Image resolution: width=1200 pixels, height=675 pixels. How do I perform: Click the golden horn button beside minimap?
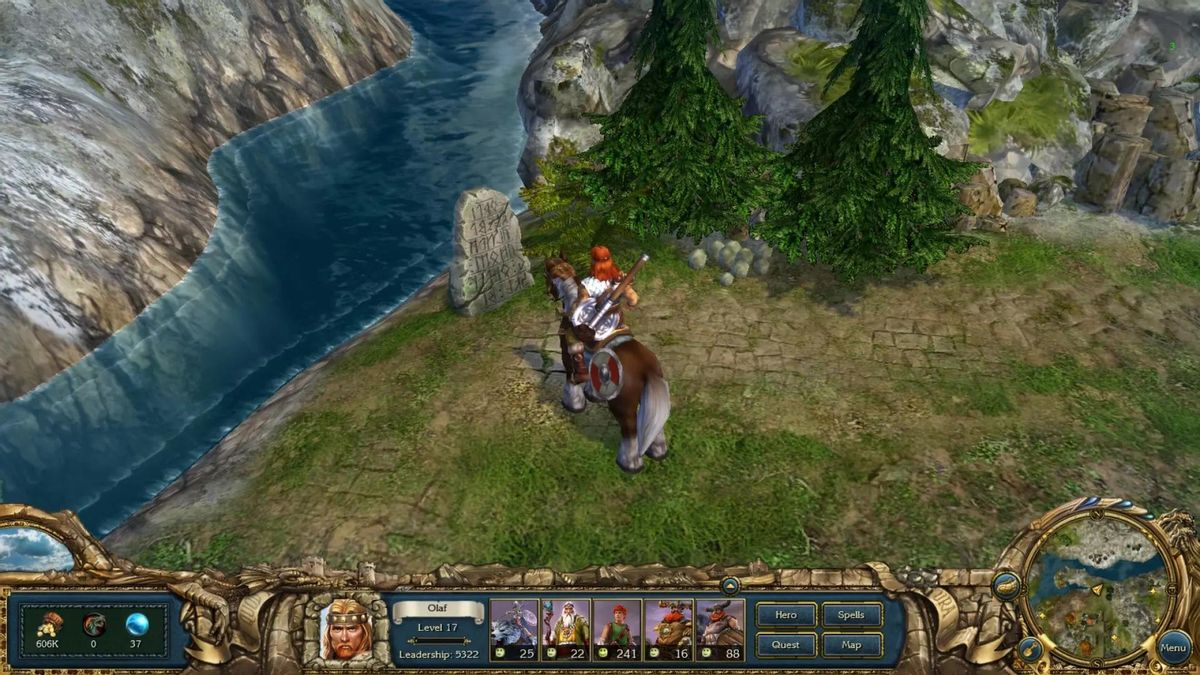[1006, 586]
